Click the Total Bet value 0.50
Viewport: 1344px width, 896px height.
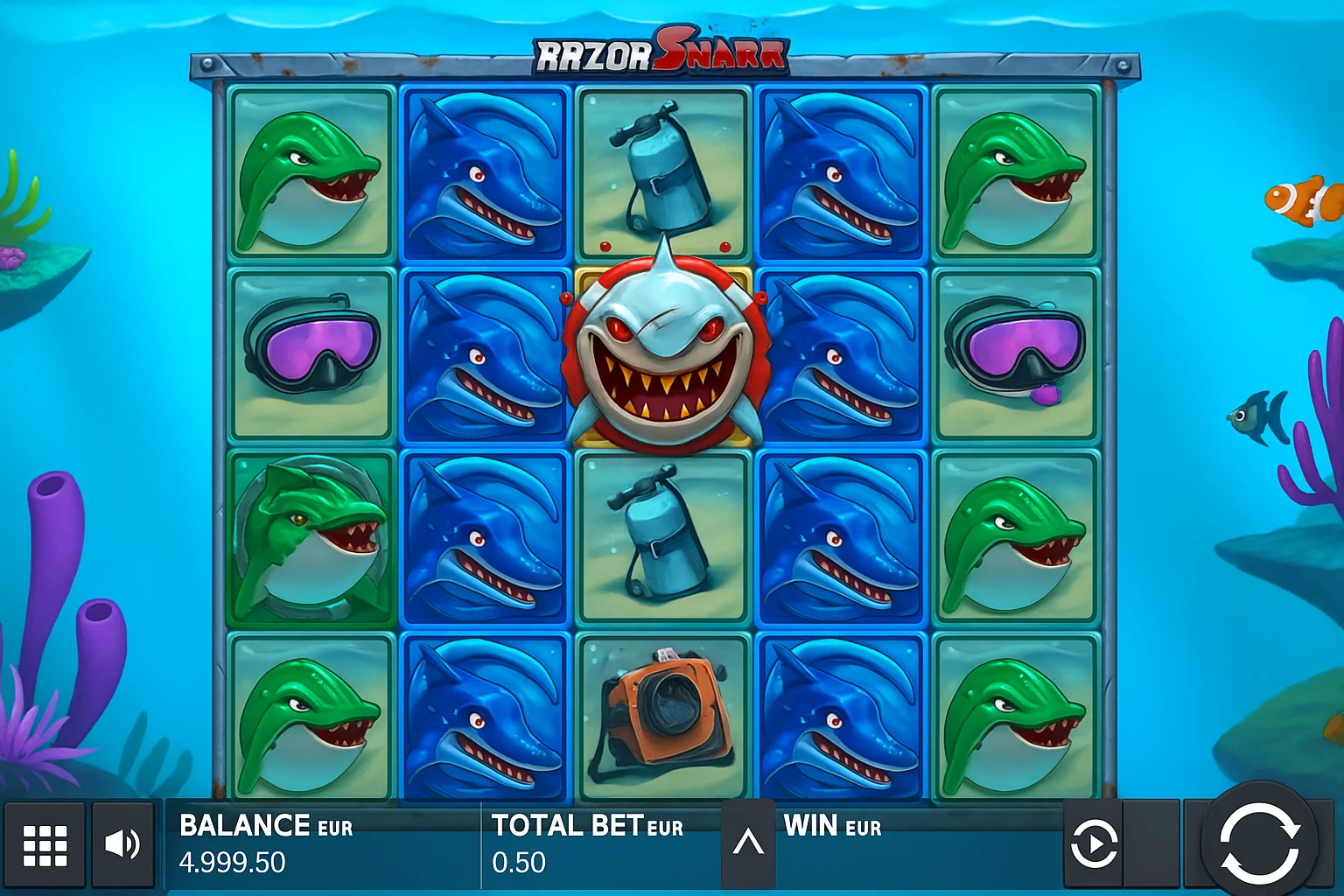(520, 863)
